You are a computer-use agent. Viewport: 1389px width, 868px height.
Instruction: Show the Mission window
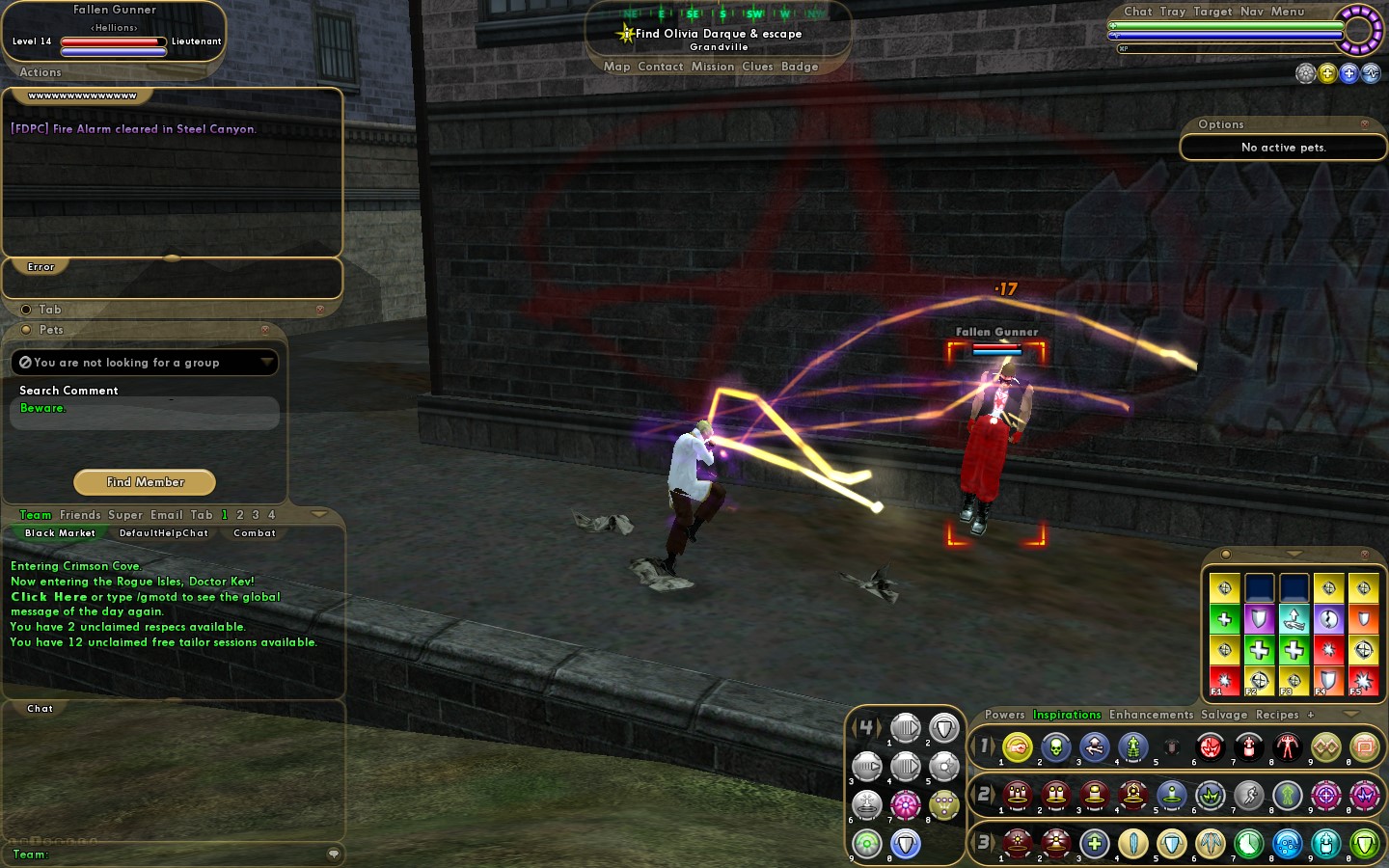point(713,67)
